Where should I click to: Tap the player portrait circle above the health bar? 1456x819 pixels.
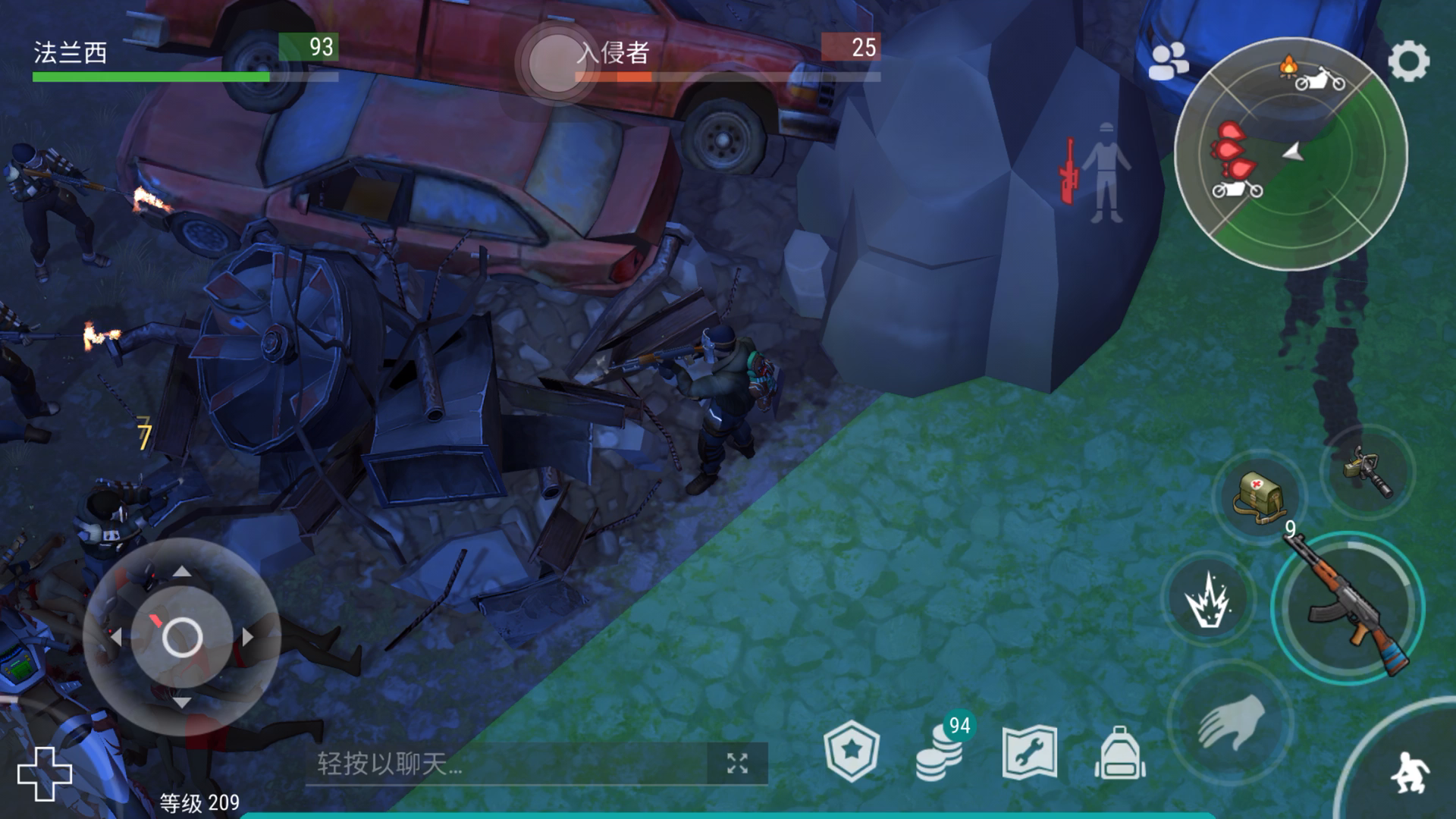click(557, 59)
